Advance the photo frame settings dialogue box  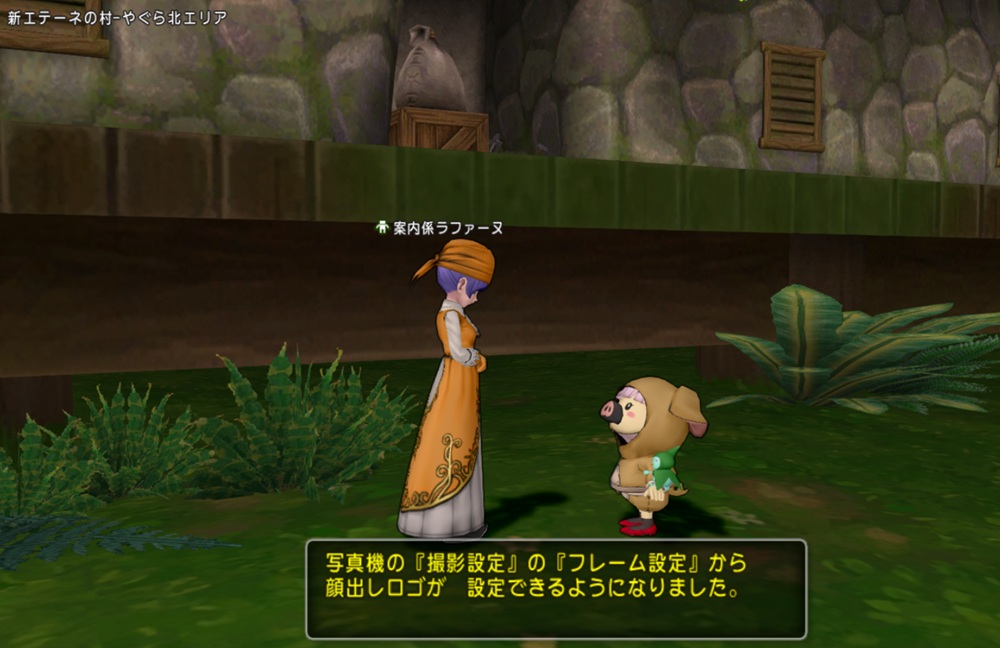point(556,588)
